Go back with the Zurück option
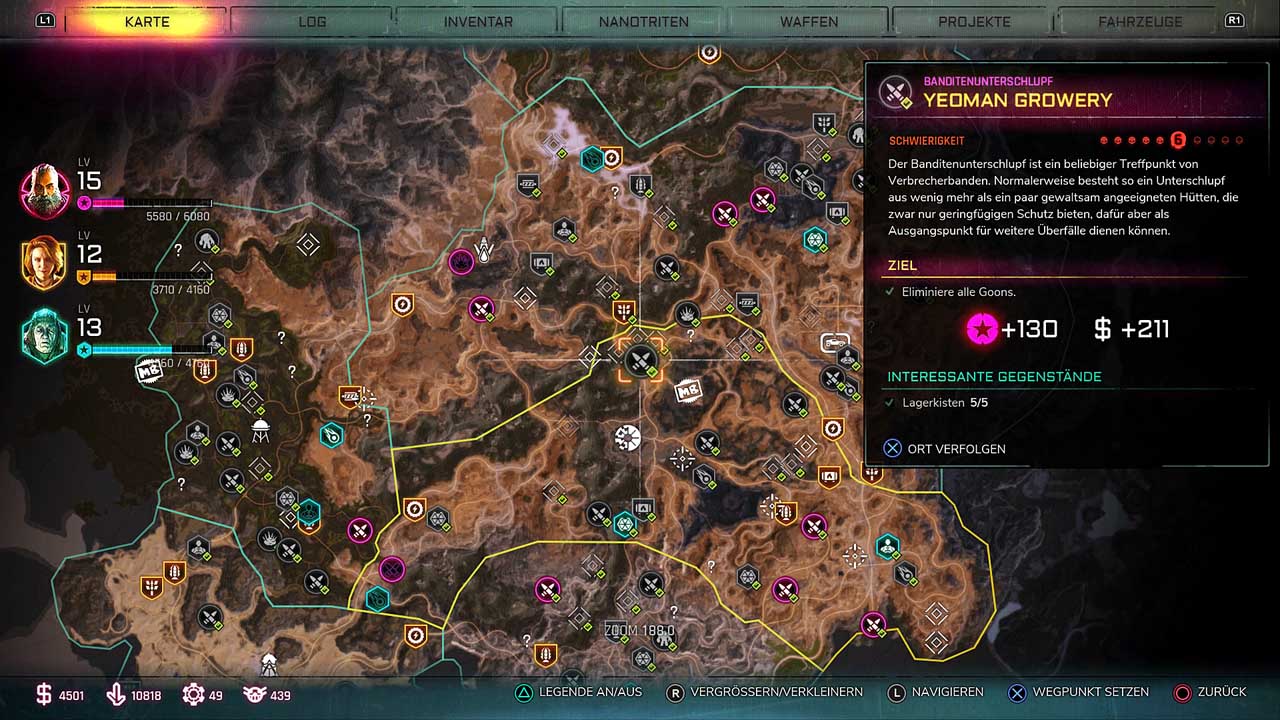1280x720 pixels. pyautogui.click(x=1210, y=692)
